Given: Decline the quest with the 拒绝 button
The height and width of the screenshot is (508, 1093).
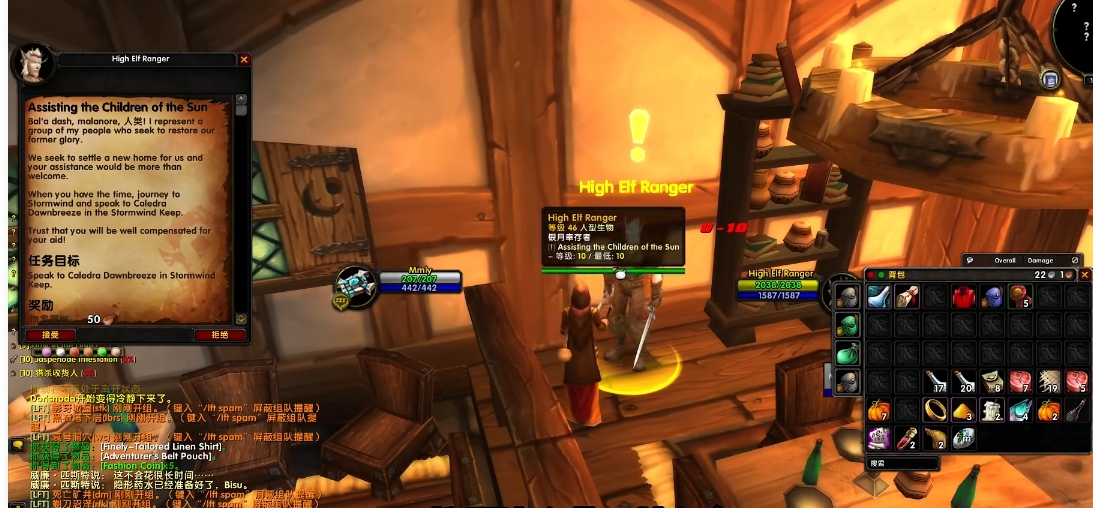Looking at the screenshot, I should (219, 335).
